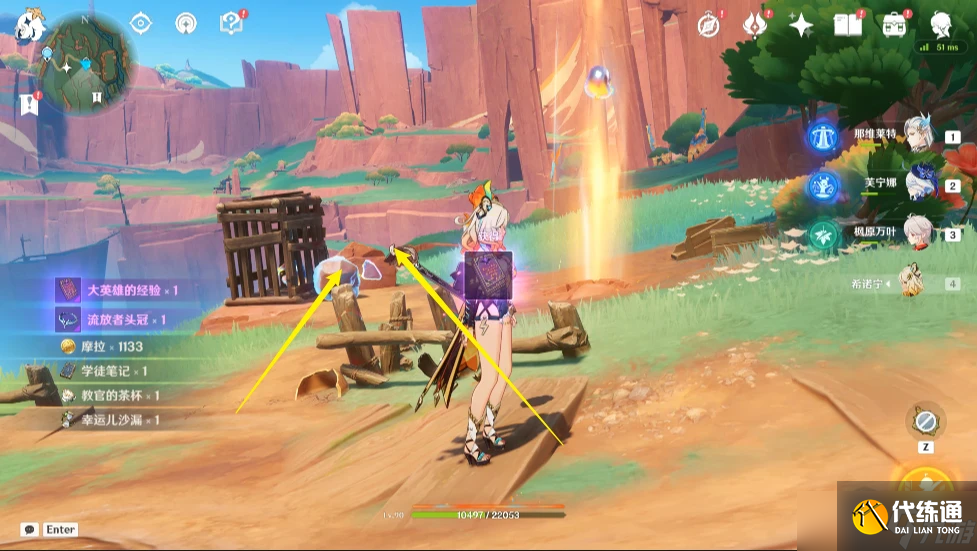This screenshot has height=551, width=977.
Task: Open the tutorial question-mark book icon
Action: point(232,23)
